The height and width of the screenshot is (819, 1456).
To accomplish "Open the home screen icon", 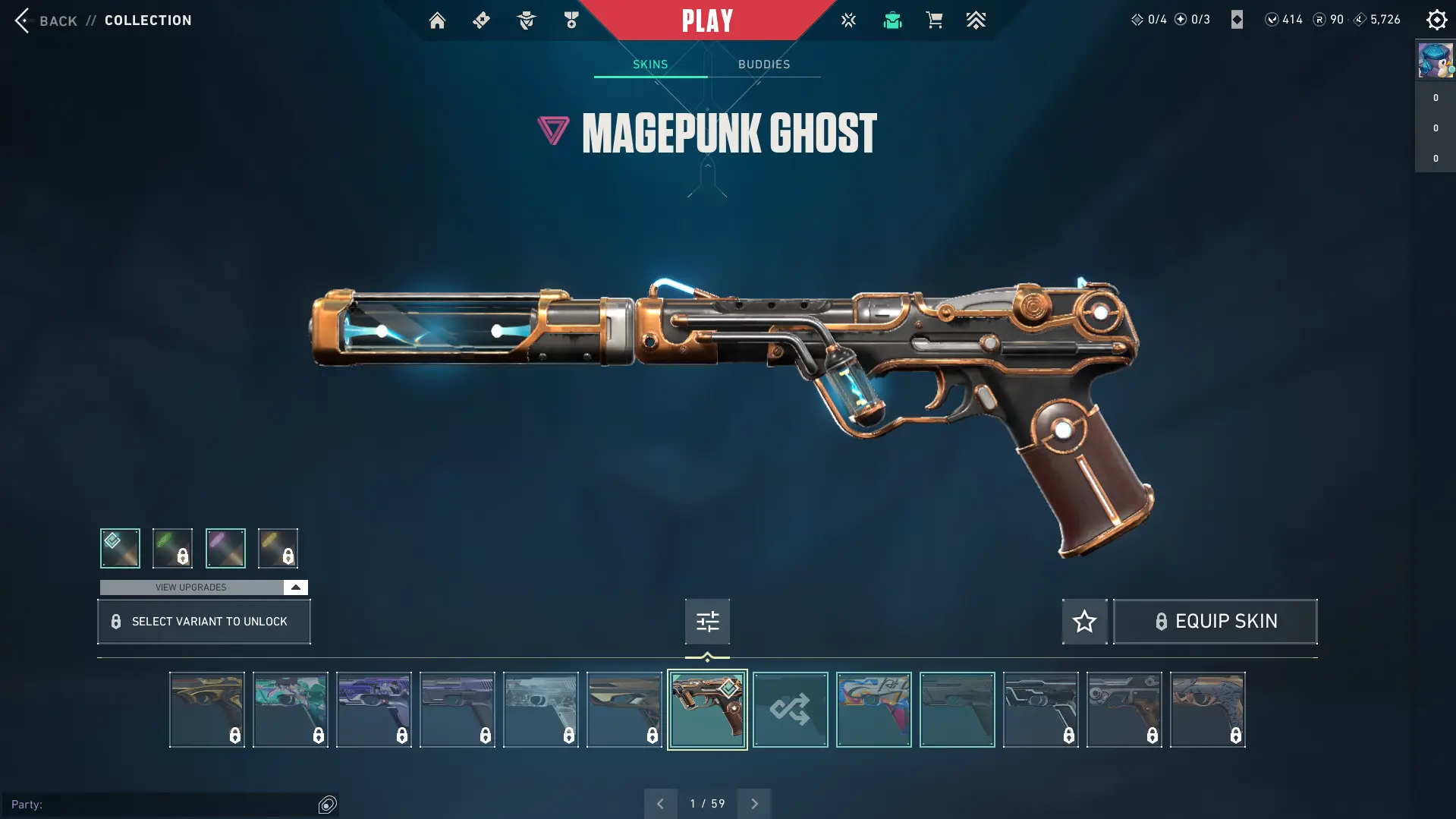I will pyautogui.click(x=437, y=20).
